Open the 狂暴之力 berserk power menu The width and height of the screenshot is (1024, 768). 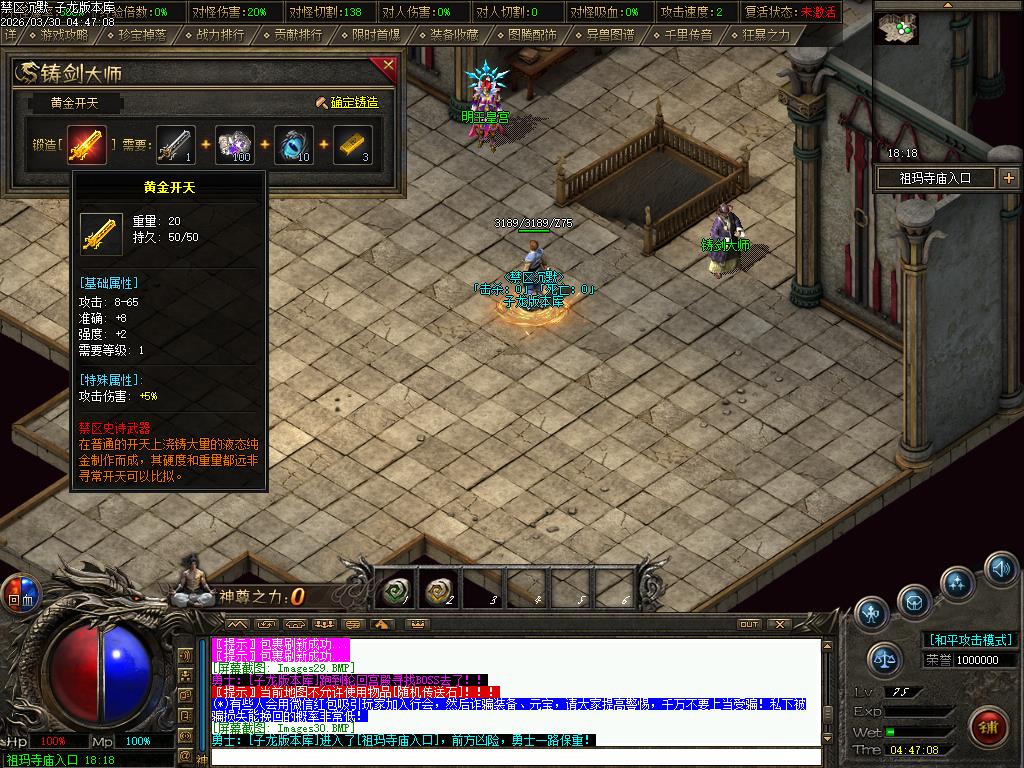pyautogui.click(x=766, y=34)
